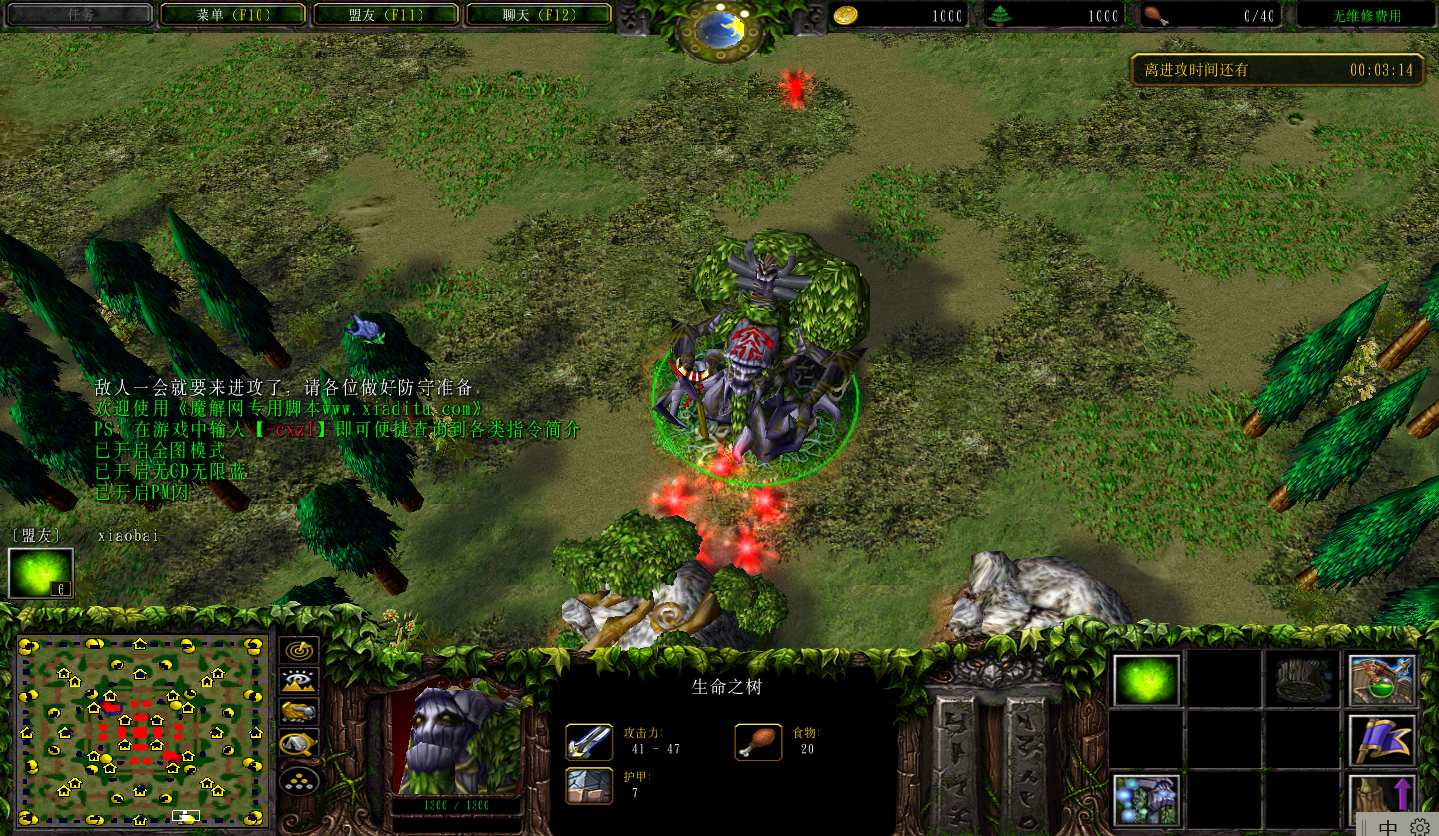Set rally point with the purple flag

coord(1381,740)
